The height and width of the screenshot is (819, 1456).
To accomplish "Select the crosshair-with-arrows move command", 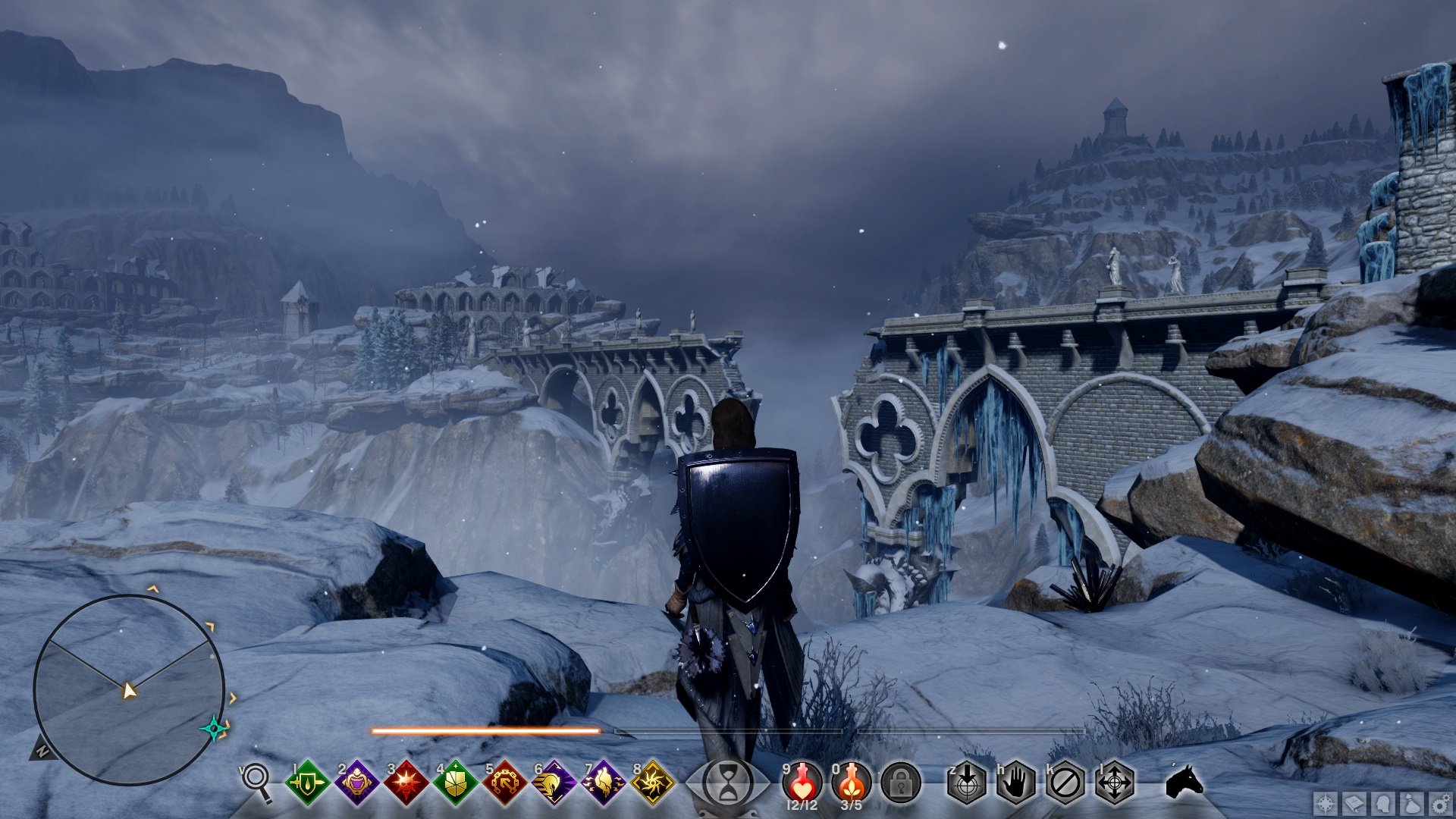I will (x=1114, y=783).
